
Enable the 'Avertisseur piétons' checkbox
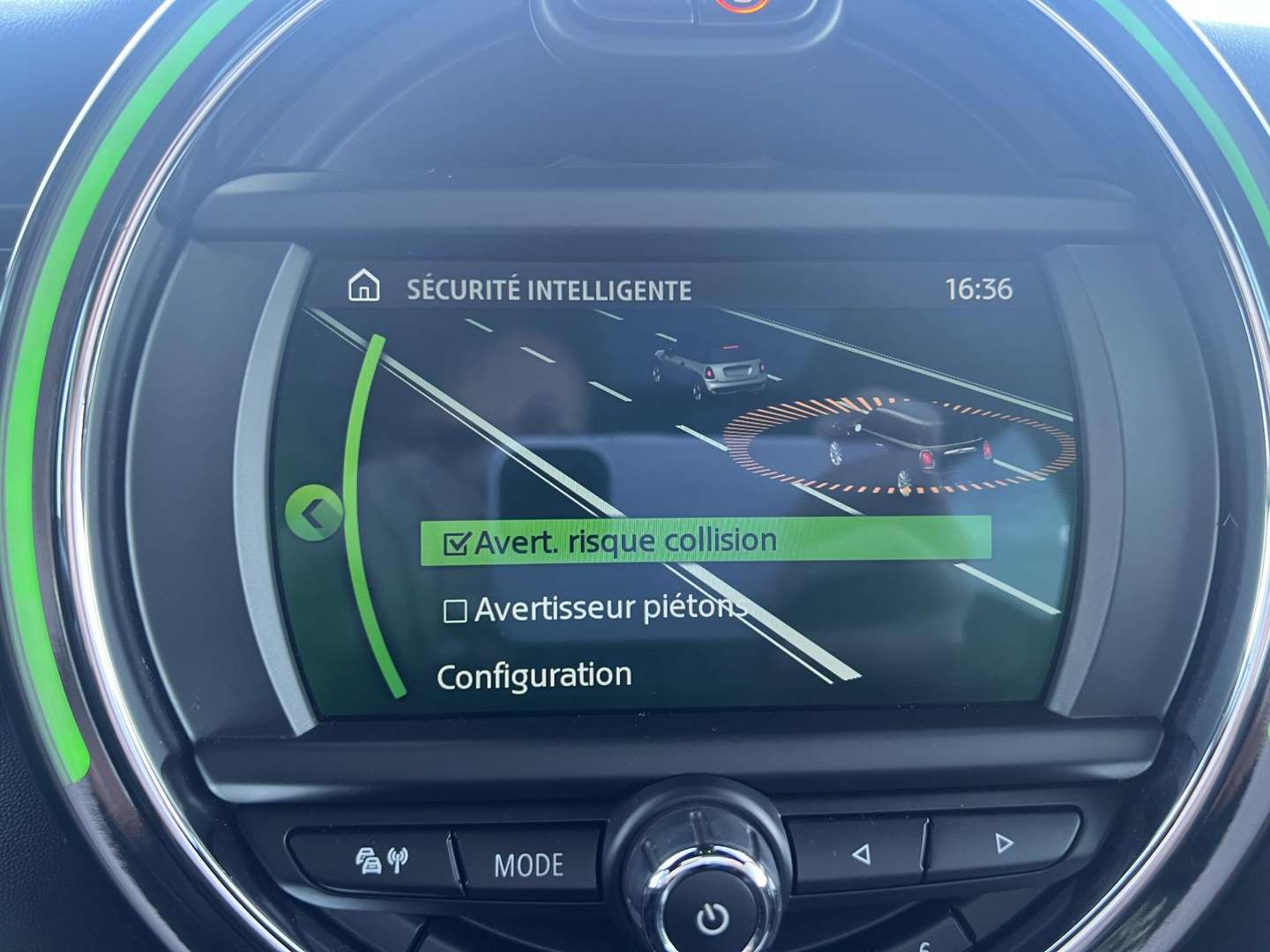coord(455,610)
